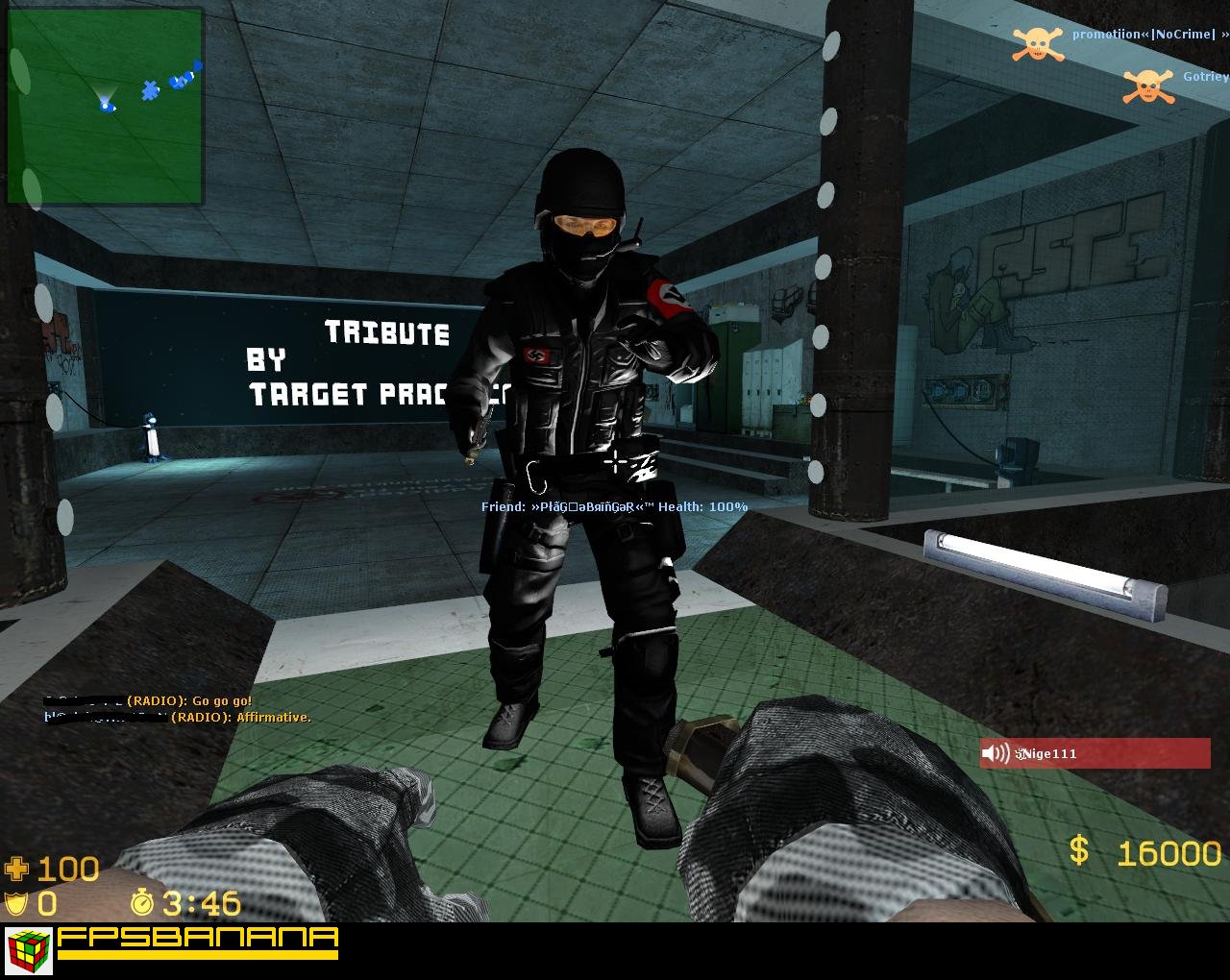Click the stopwatch timer icon
Screen dimensions: 1230x980
pos(140,904)
